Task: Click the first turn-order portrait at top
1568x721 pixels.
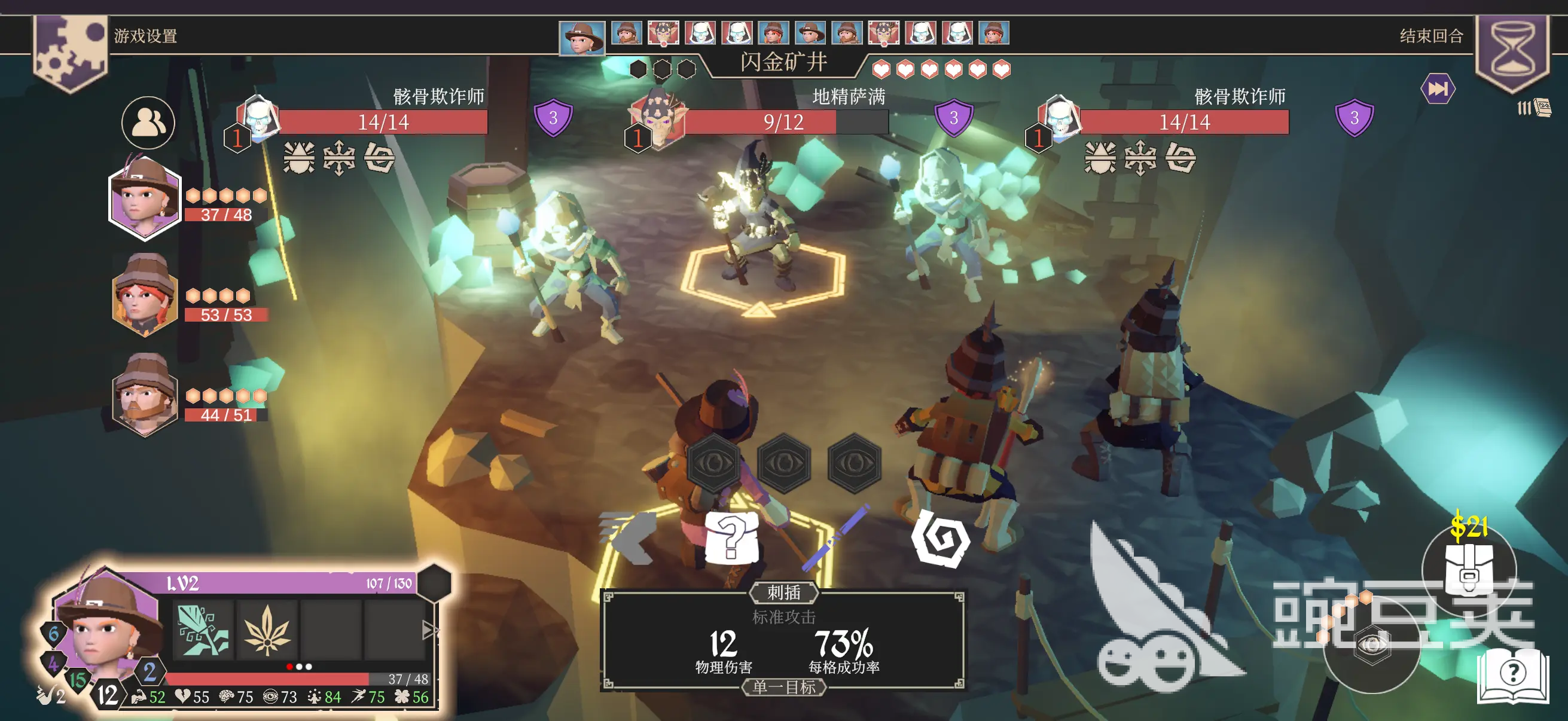Action: click(582, 37)
